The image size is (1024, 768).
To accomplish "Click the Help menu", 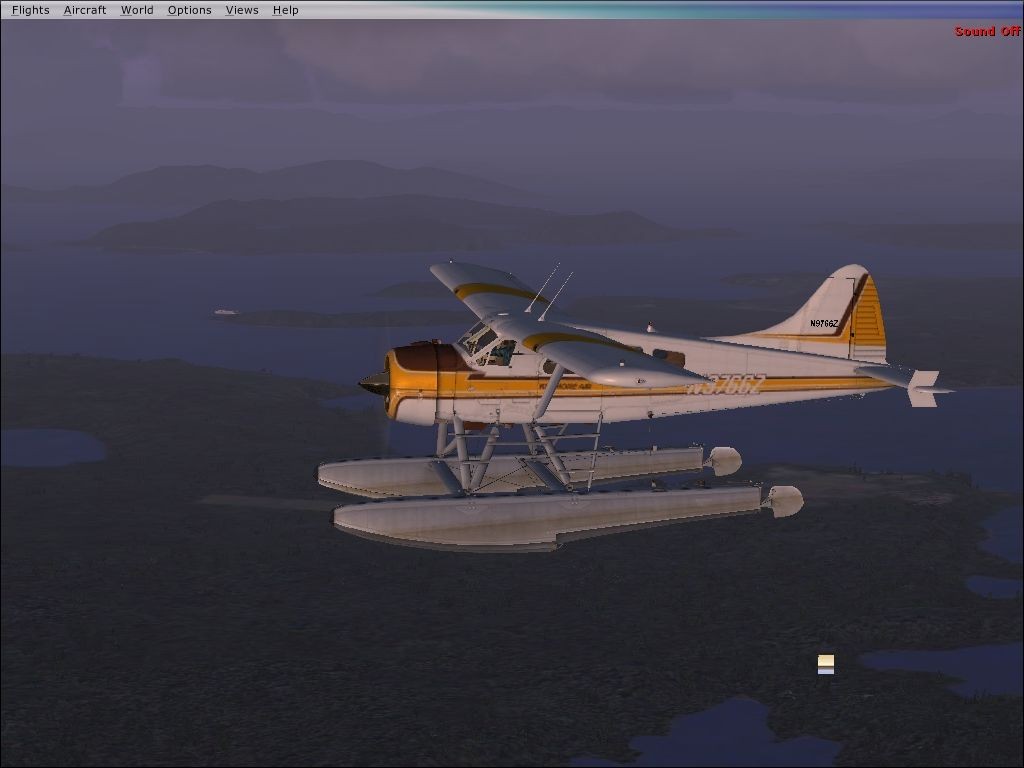I will coord(286,10).
